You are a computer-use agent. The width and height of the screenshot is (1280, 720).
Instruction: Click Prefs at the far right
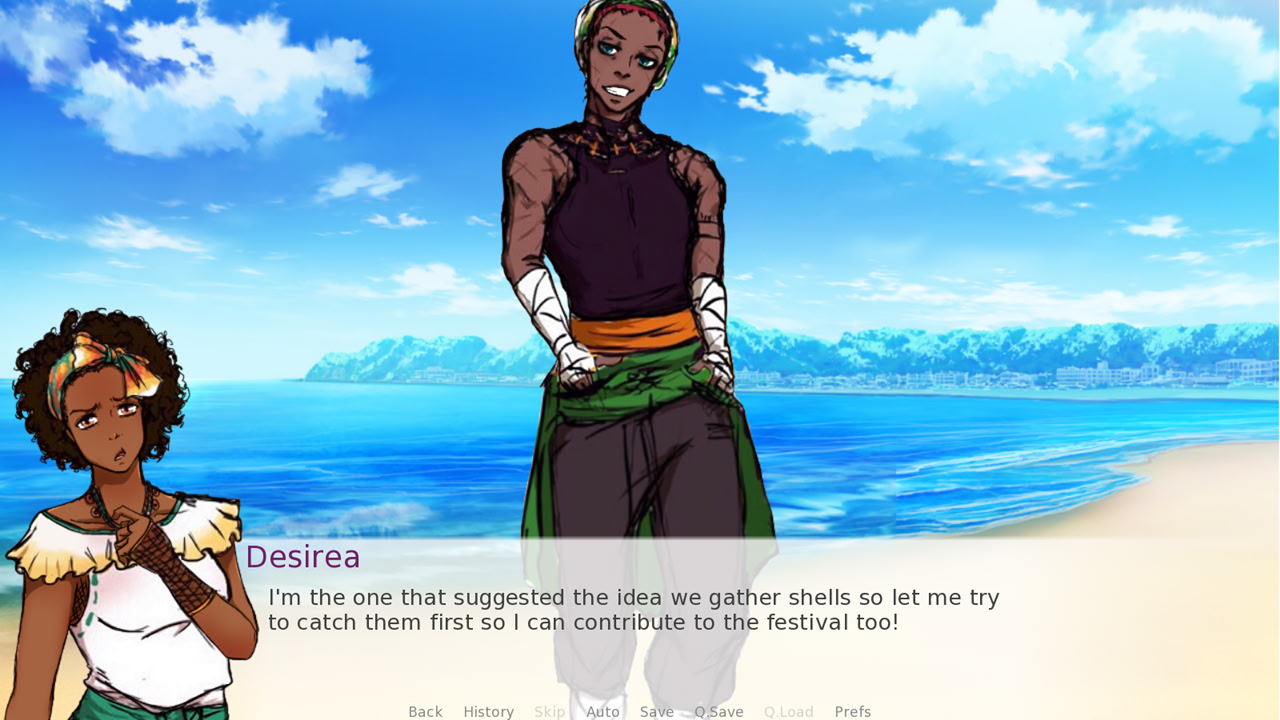coord(852,711)
